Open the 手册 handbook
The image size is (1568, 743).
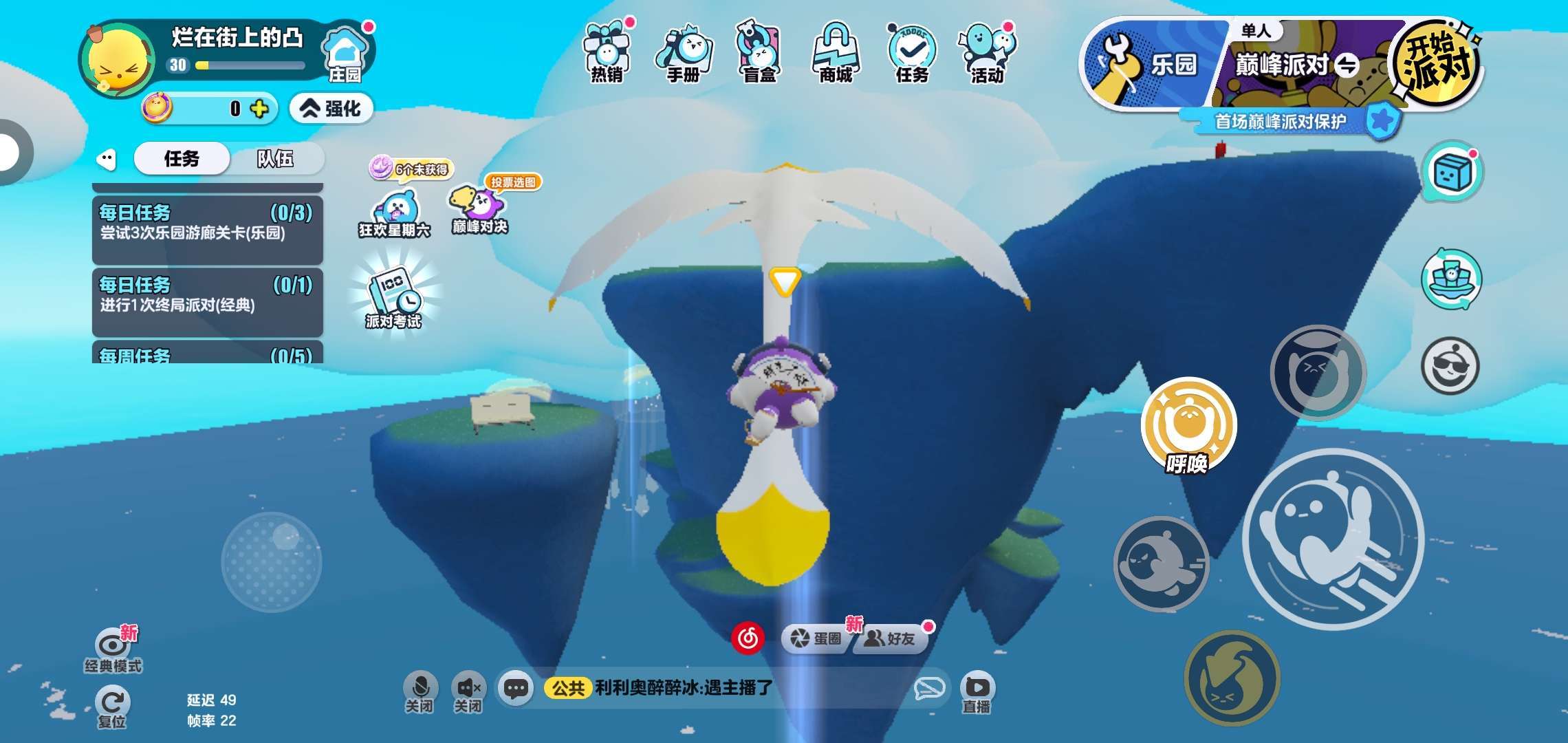coord(684,52)
